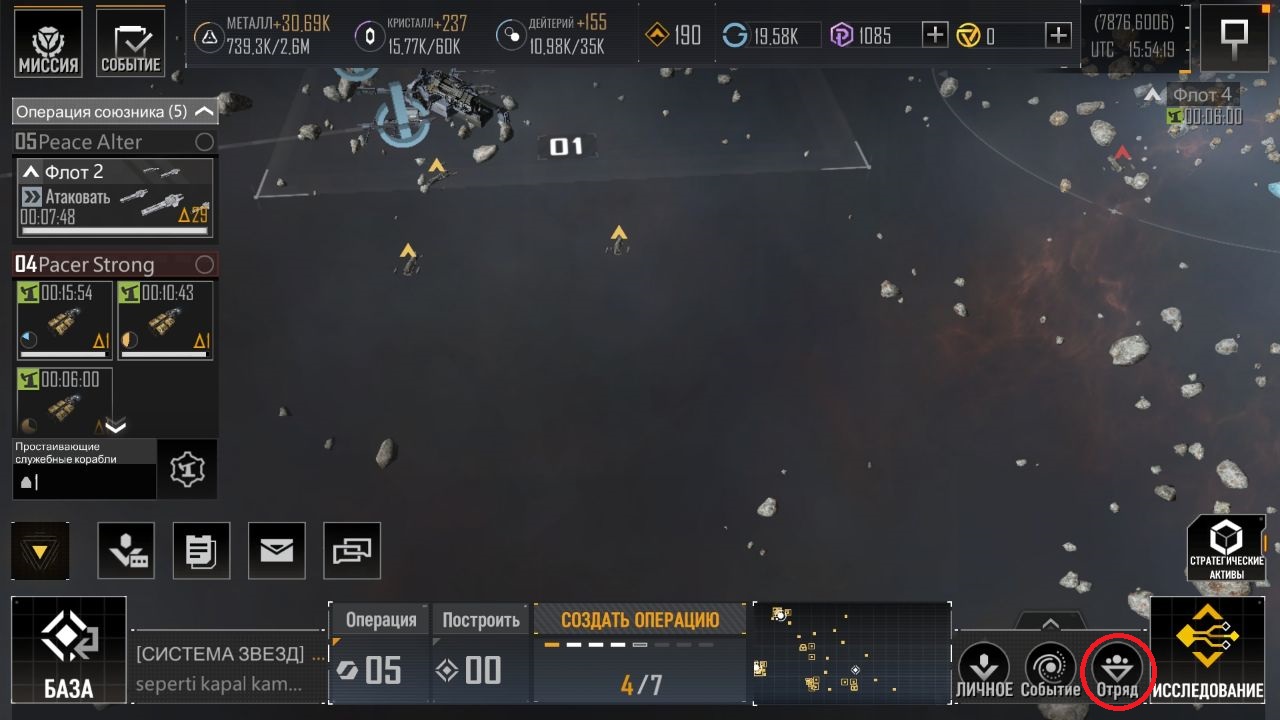Viewport: 1280px width, 720px height.
Task: Open the minimap
Action: [850, 653]
